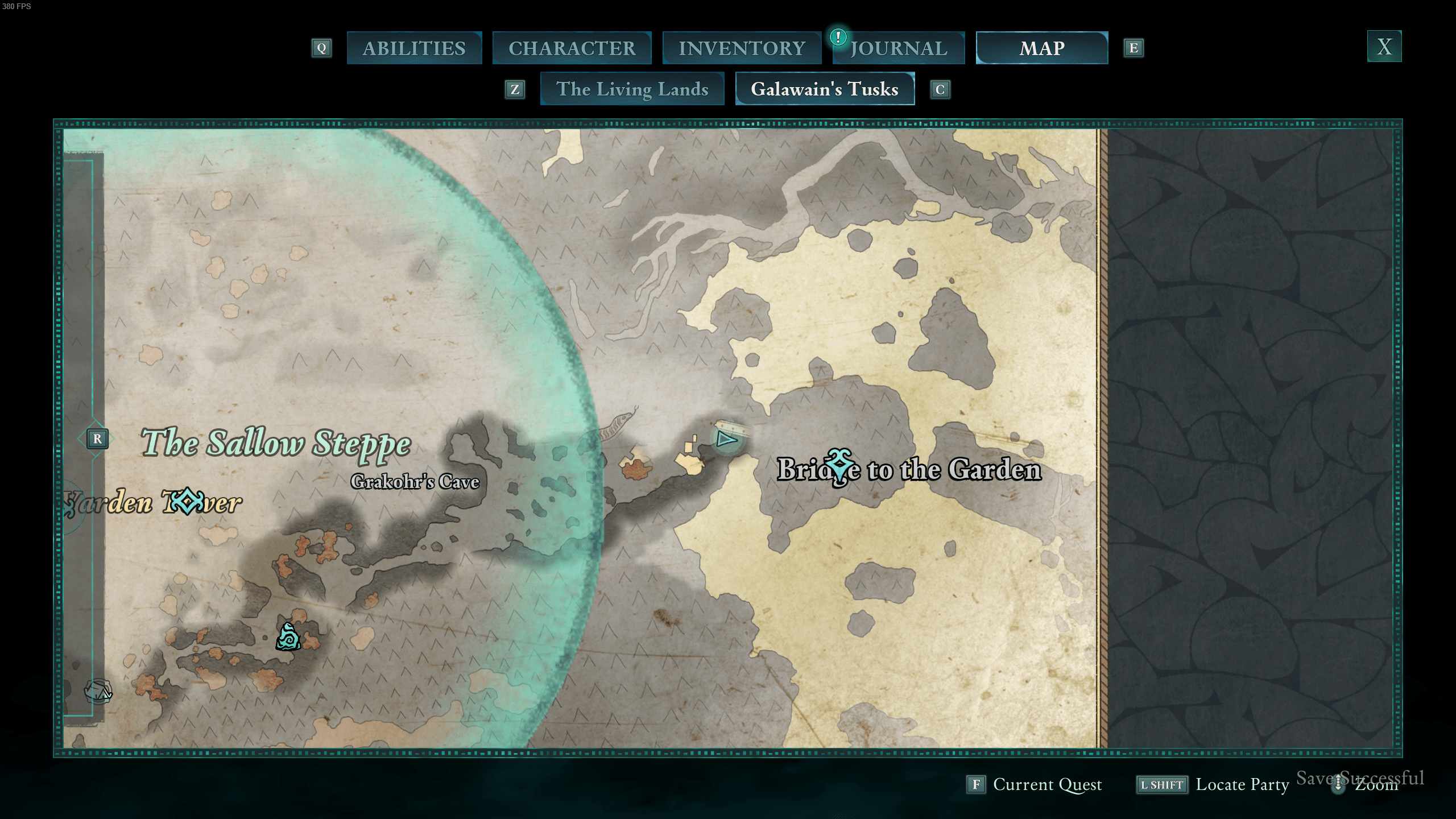Screen dimensions: 1456x819
Task: Click the player arrow marker on map
Action: click(x=726, y=439)
